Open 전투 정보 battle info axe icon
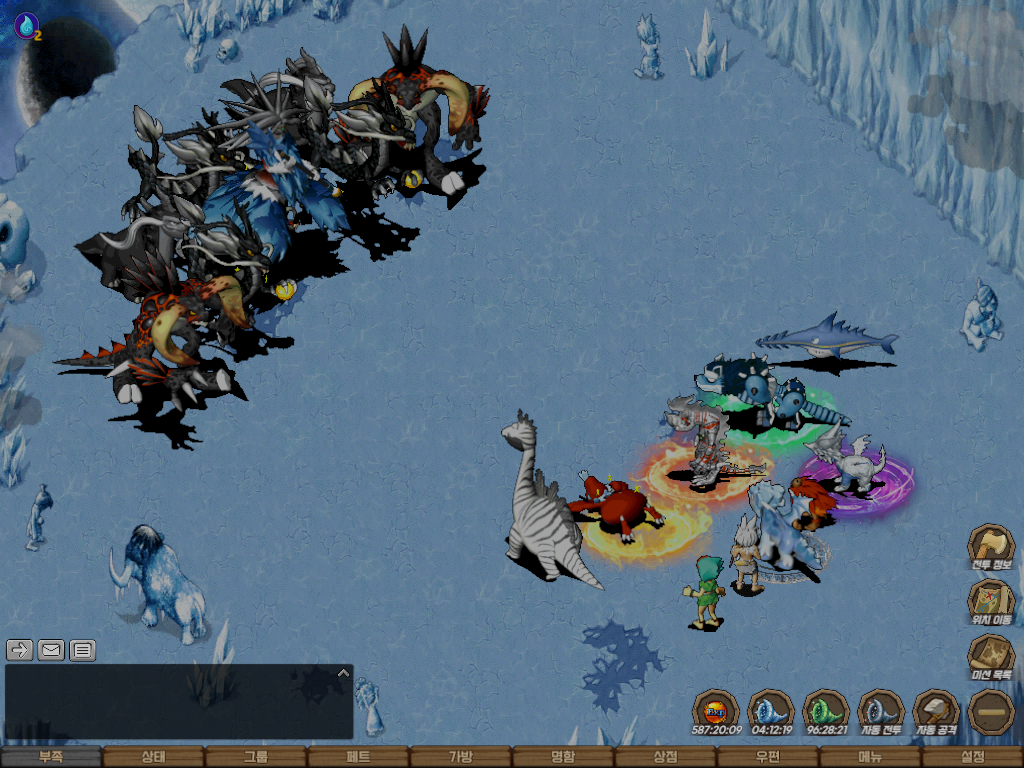 991,547
